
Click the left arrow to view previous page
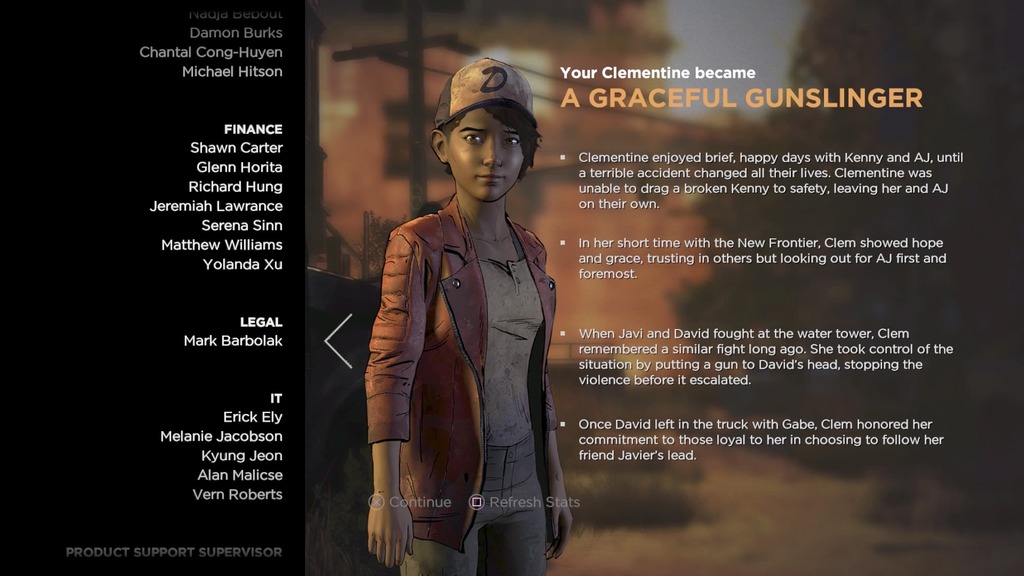[339, 341]
